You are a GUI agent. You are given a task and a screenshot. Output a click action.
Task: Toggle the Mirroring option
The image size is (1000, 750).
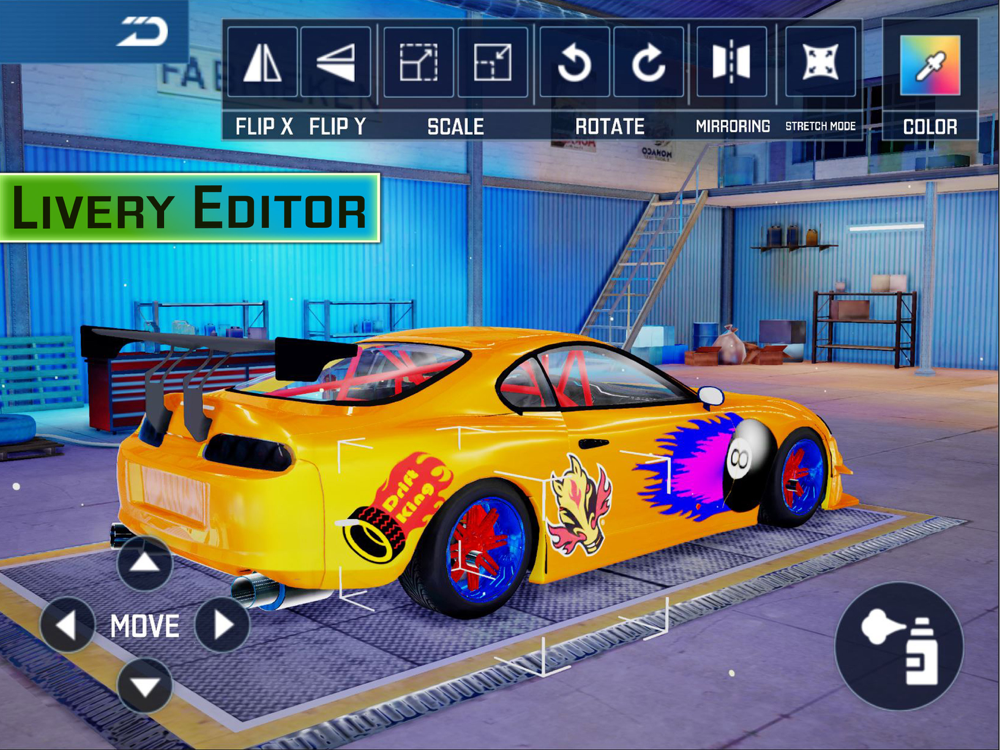pyautogui.click(x=731, y=62)
